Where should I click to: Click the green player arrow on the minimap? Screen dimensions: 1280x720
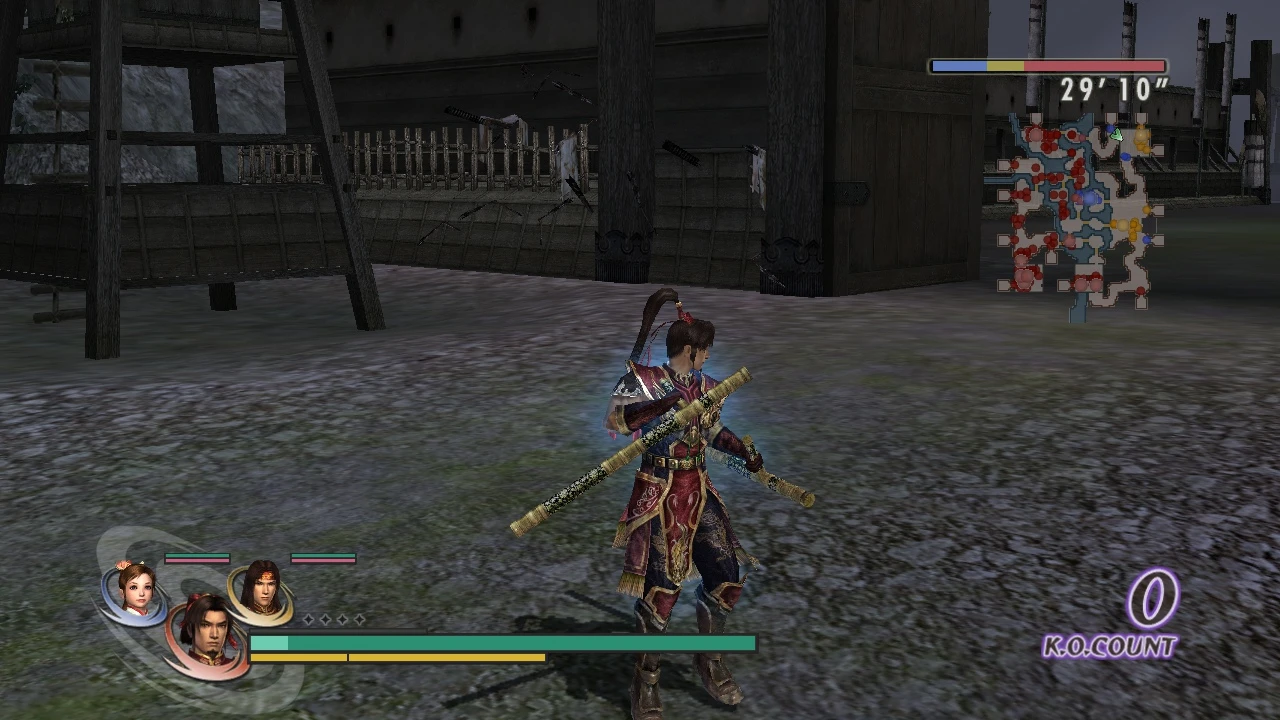[x=1117, y=136]
